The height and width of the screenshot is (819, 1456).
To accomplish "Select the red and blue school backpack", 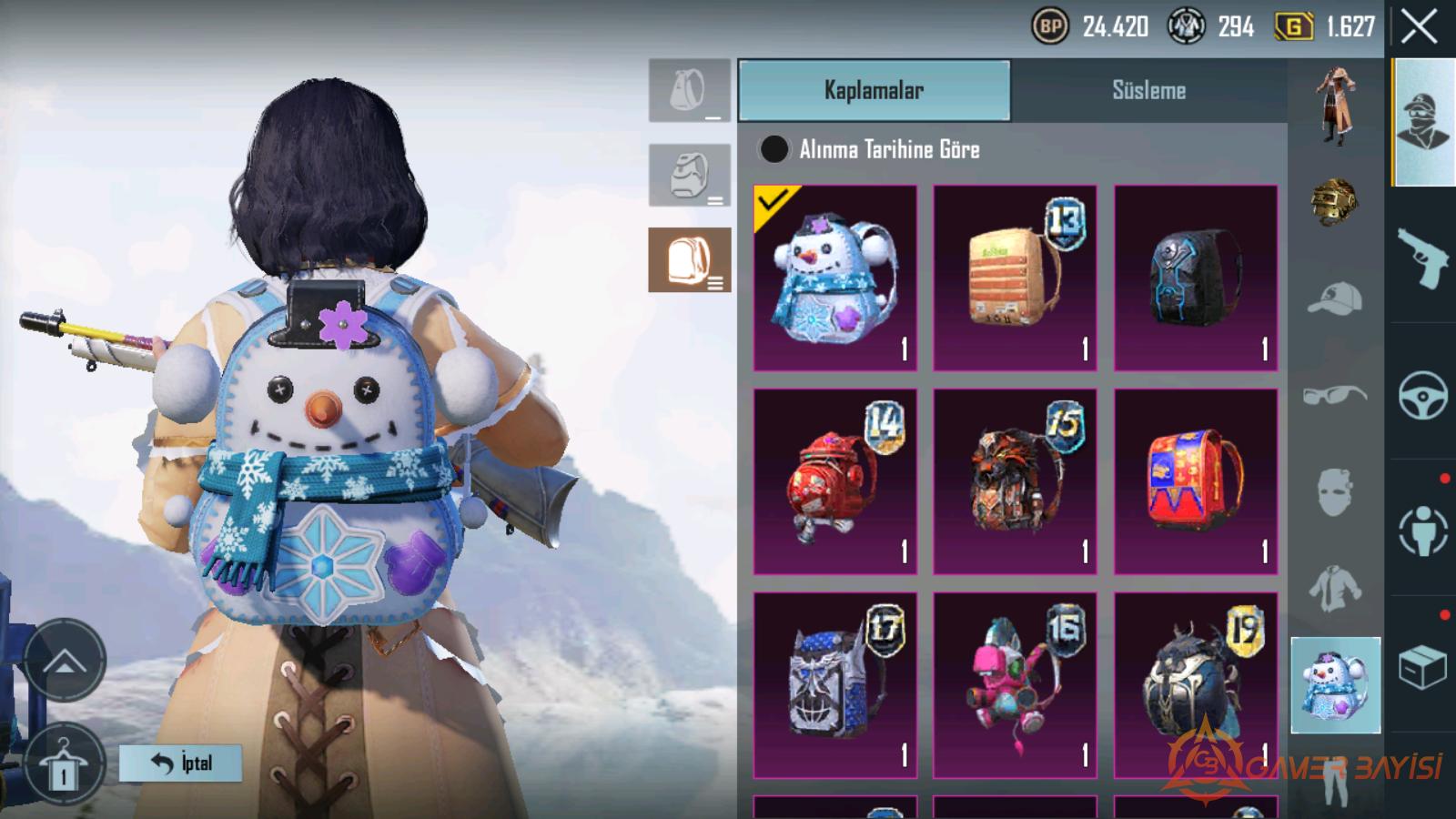I will point(1195,481).
